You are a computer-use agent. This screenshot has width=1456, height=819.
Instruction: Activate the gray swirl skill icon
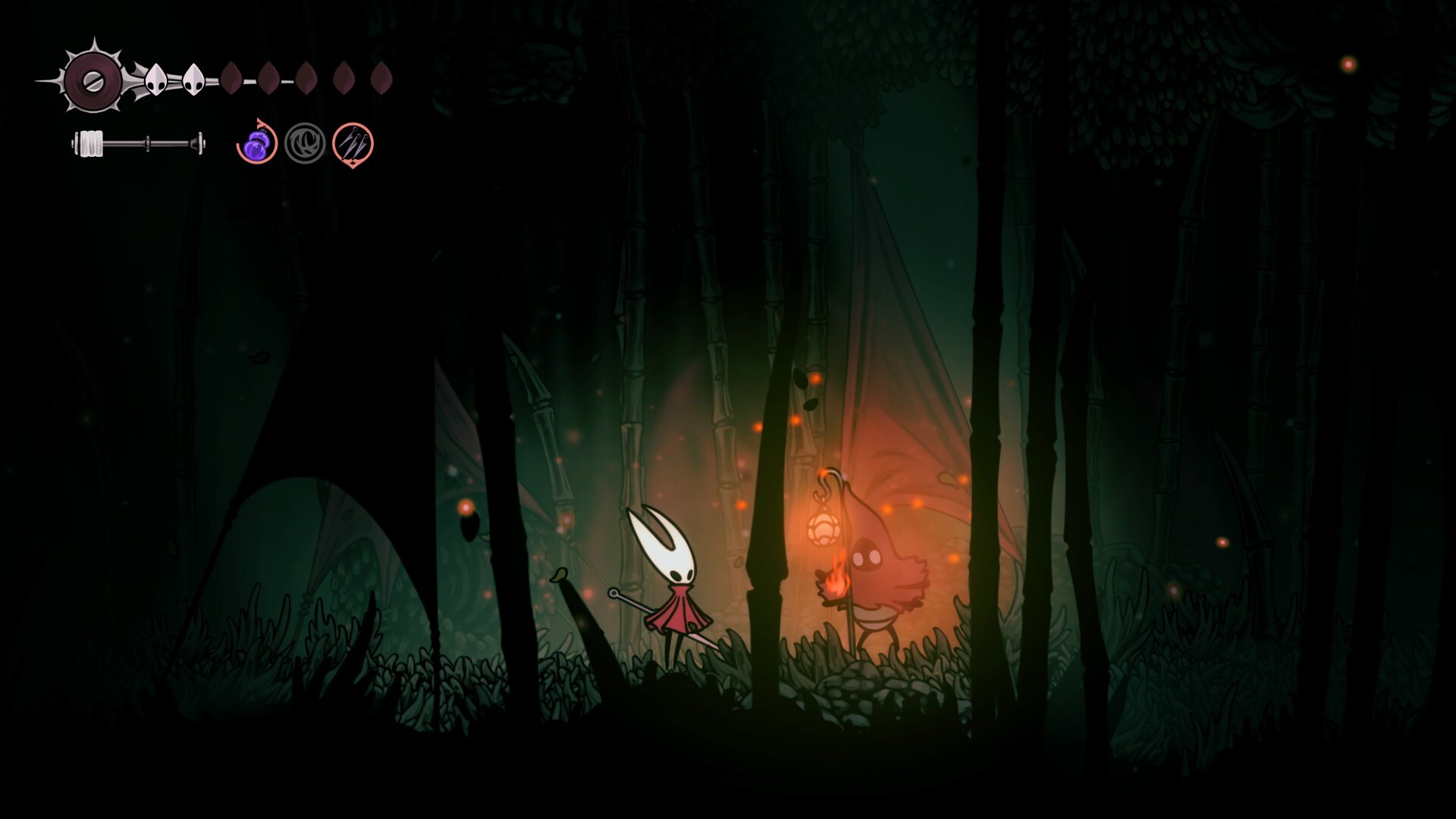305,143
